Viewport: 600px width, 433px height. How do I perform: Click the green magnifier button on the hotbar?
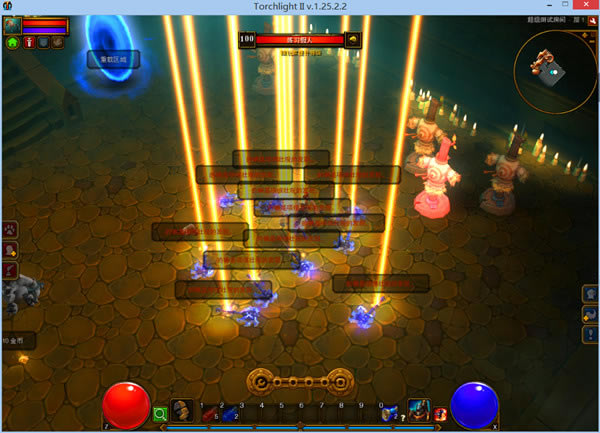pyautogui.click(x=160, y=412)
